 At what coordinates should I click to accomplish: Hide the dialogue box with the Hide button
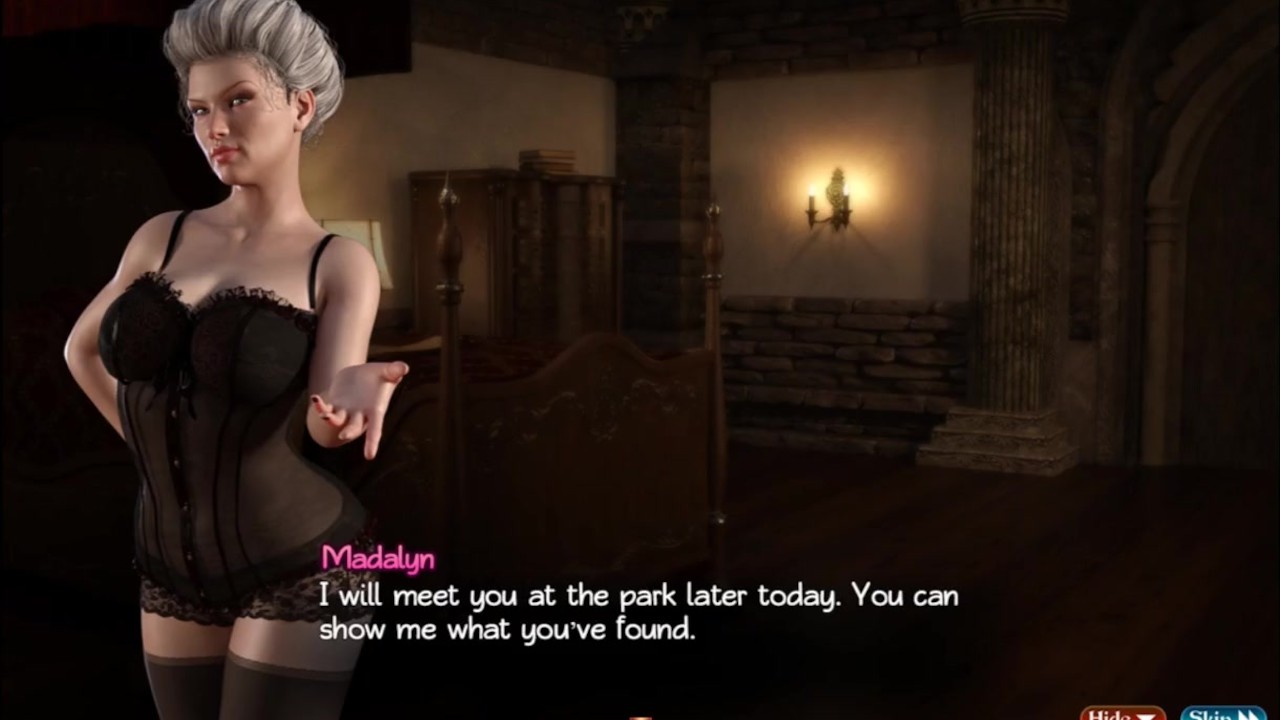[1122, 713]
